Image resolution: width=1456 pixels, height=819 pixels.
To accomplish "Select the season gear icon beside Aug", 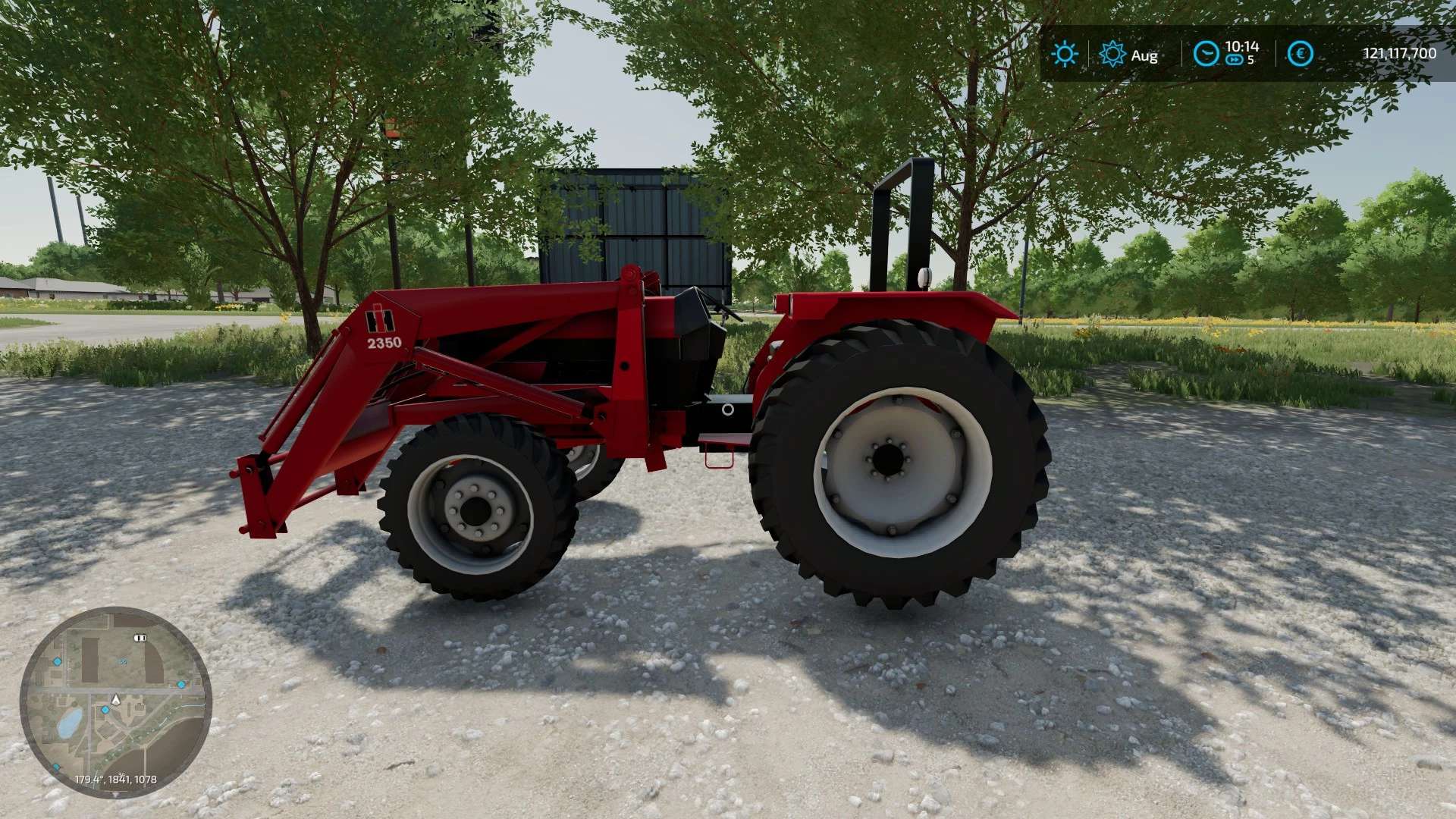I will click(x=1112, y=54).
